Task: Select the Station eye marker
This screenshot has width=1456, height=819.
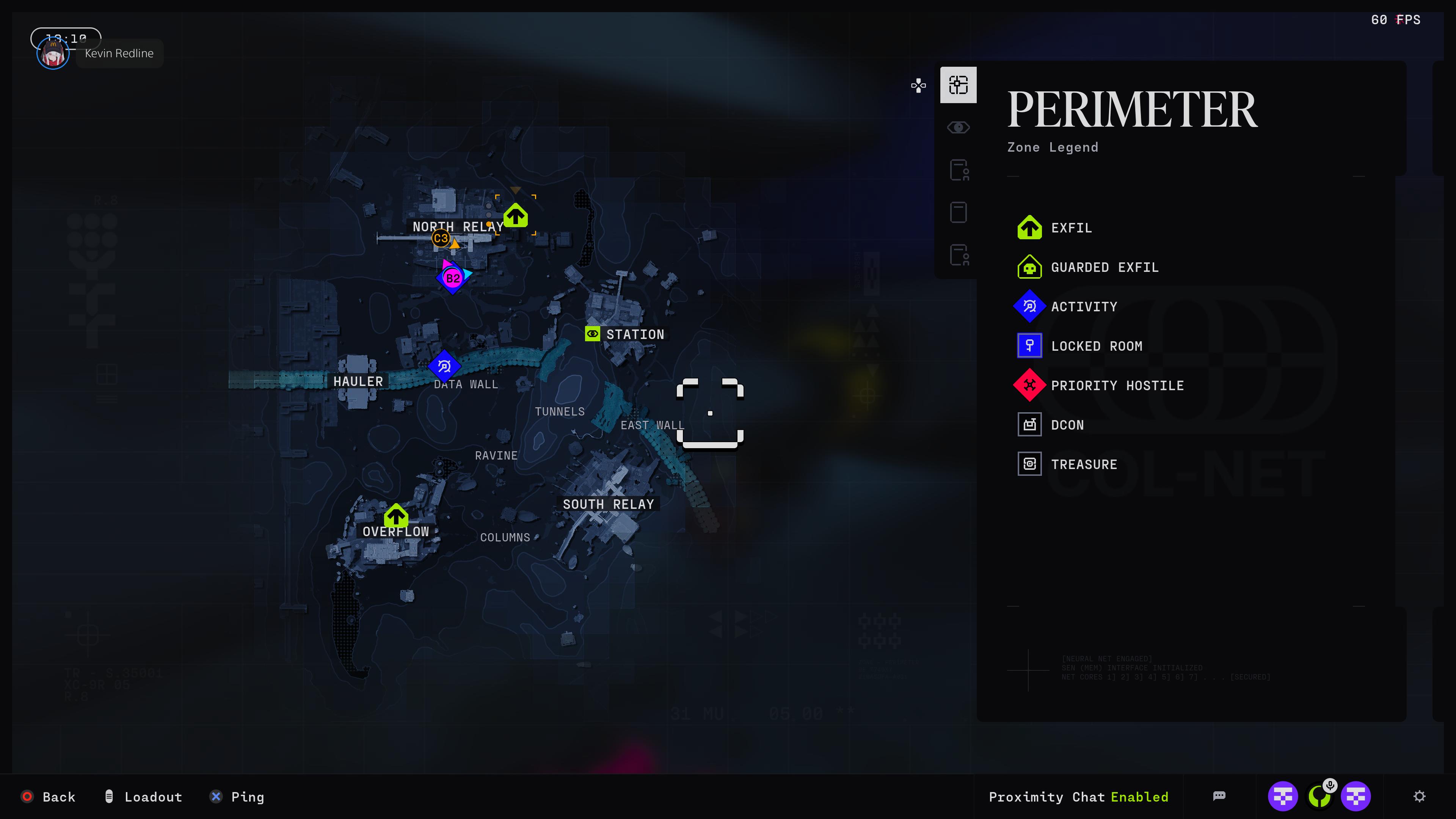Action: 592,334
